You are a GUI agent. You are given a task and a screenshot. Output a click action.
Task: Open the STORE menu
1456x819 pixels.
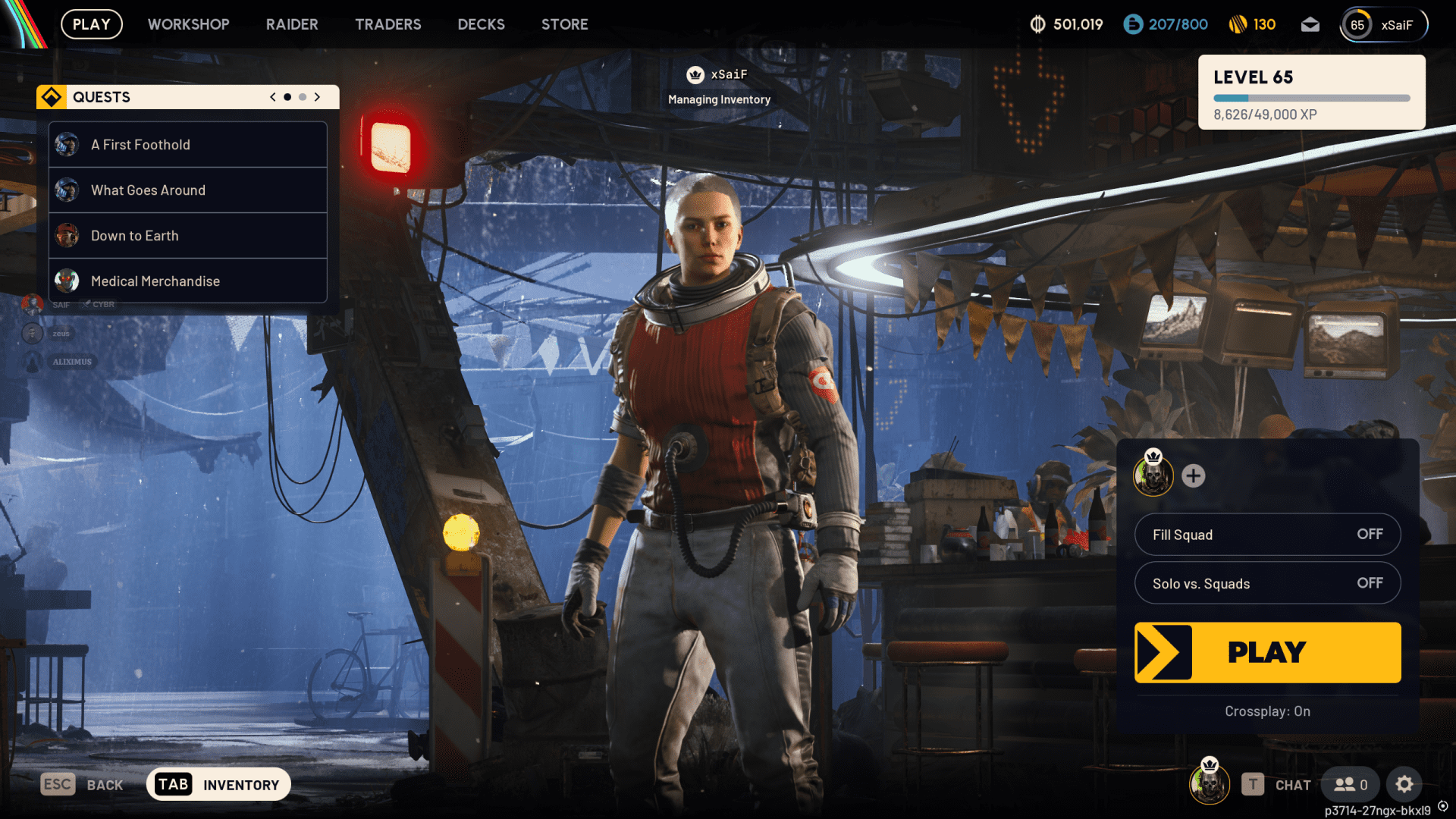click(x=564, y=24)
